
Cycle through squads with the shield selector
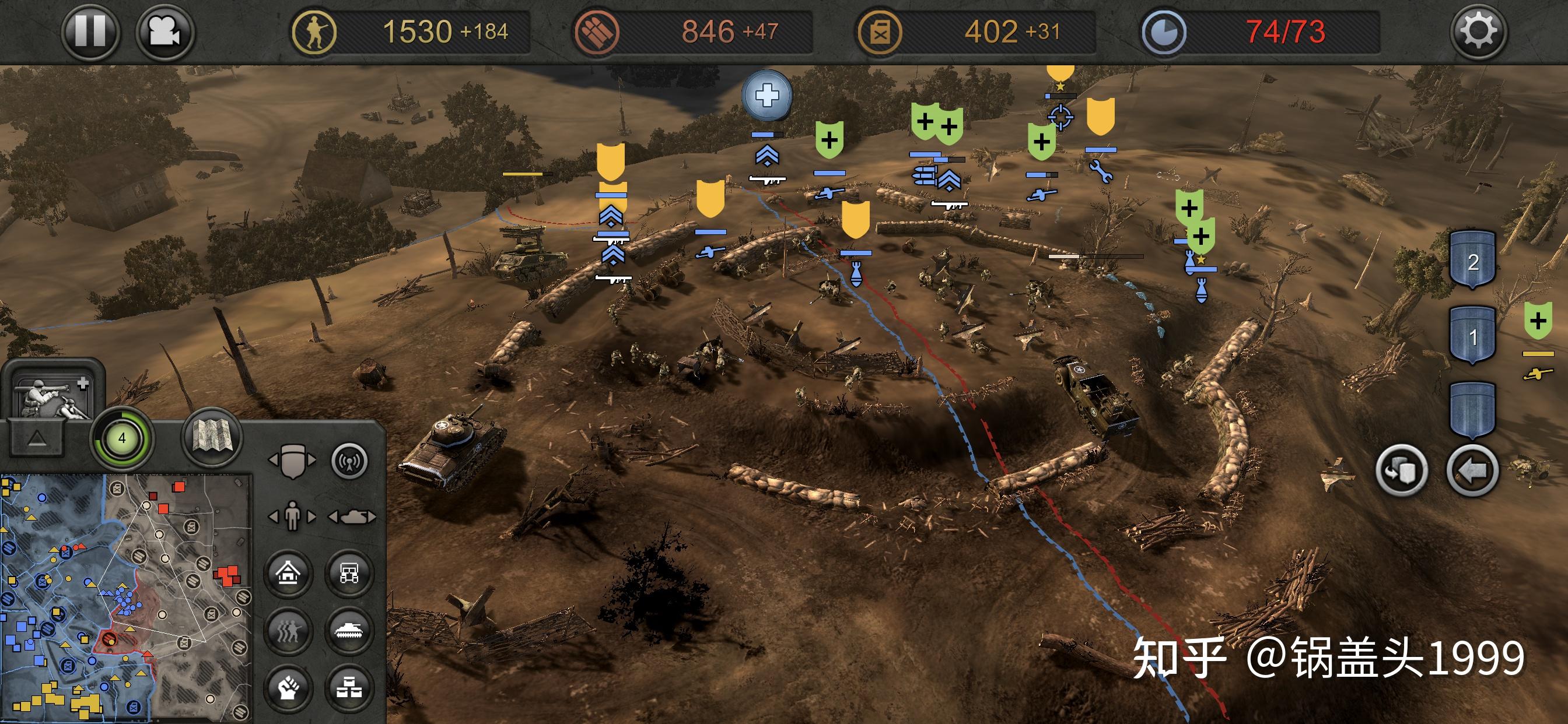coord(292,461)
